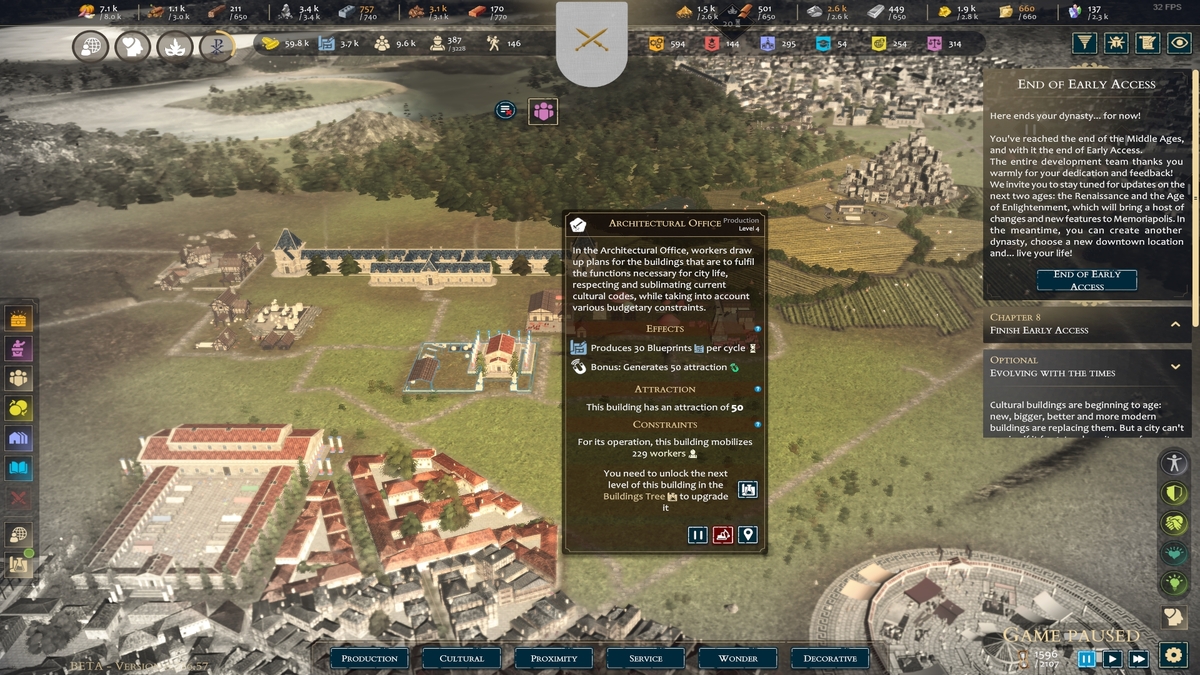The image size is (1200, 675).
Task: Open the blue book menu icon
Action: click(x=18, y=467)
